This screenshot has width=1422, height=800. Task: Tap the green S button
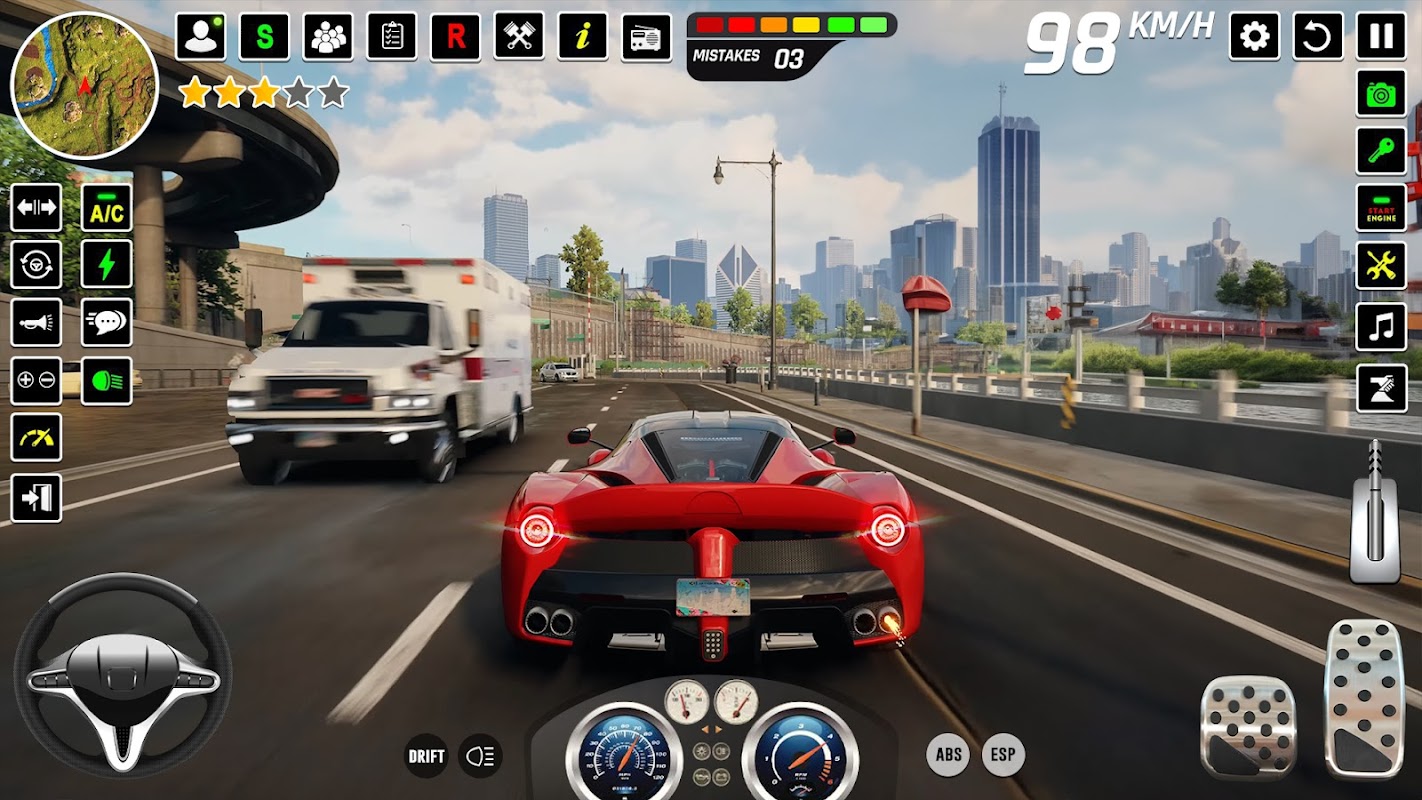264,37
